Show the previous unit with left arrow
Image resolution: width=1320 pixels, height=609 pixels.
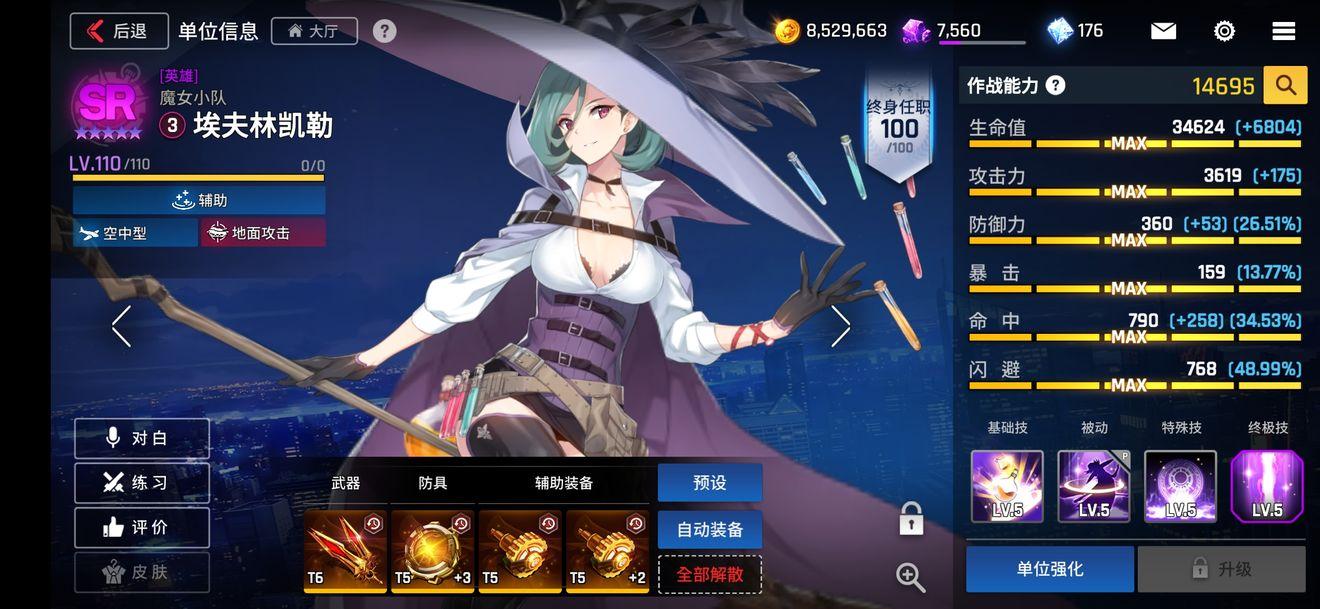[122, 326]
